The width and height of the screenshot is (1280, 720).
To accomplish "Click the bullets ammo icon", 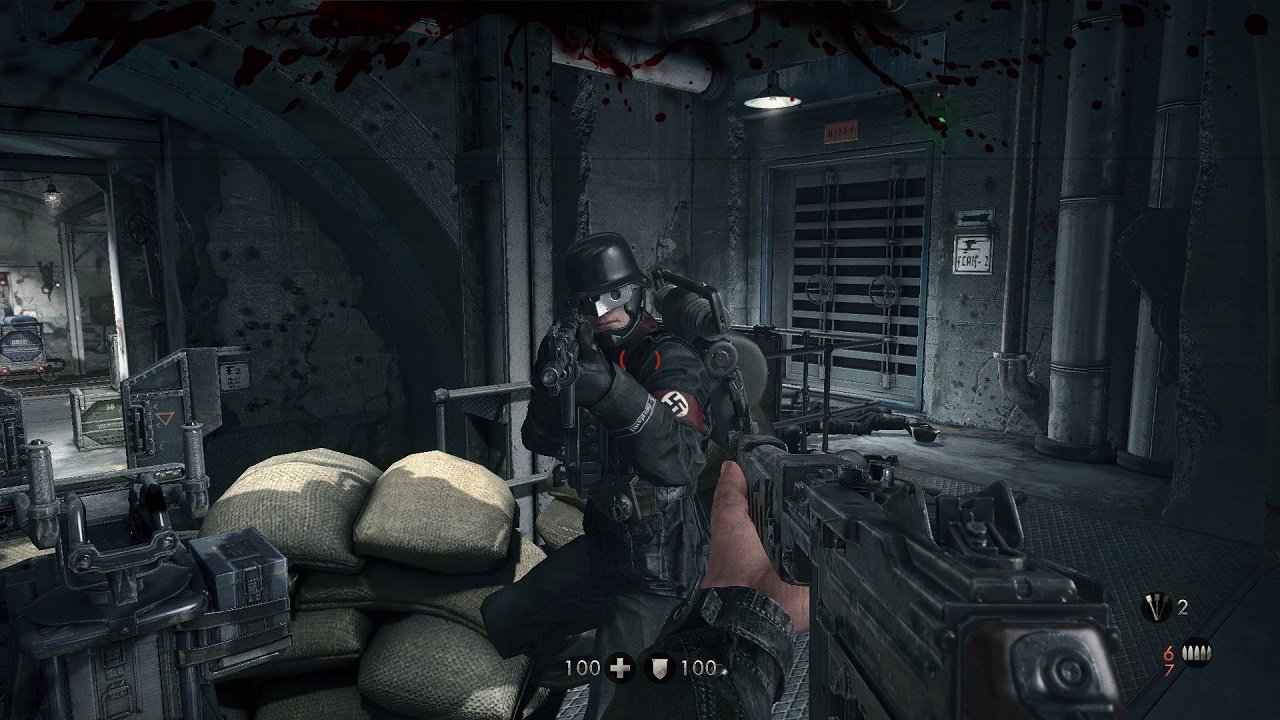I will pyautogui.click(x=1196, y=654).
